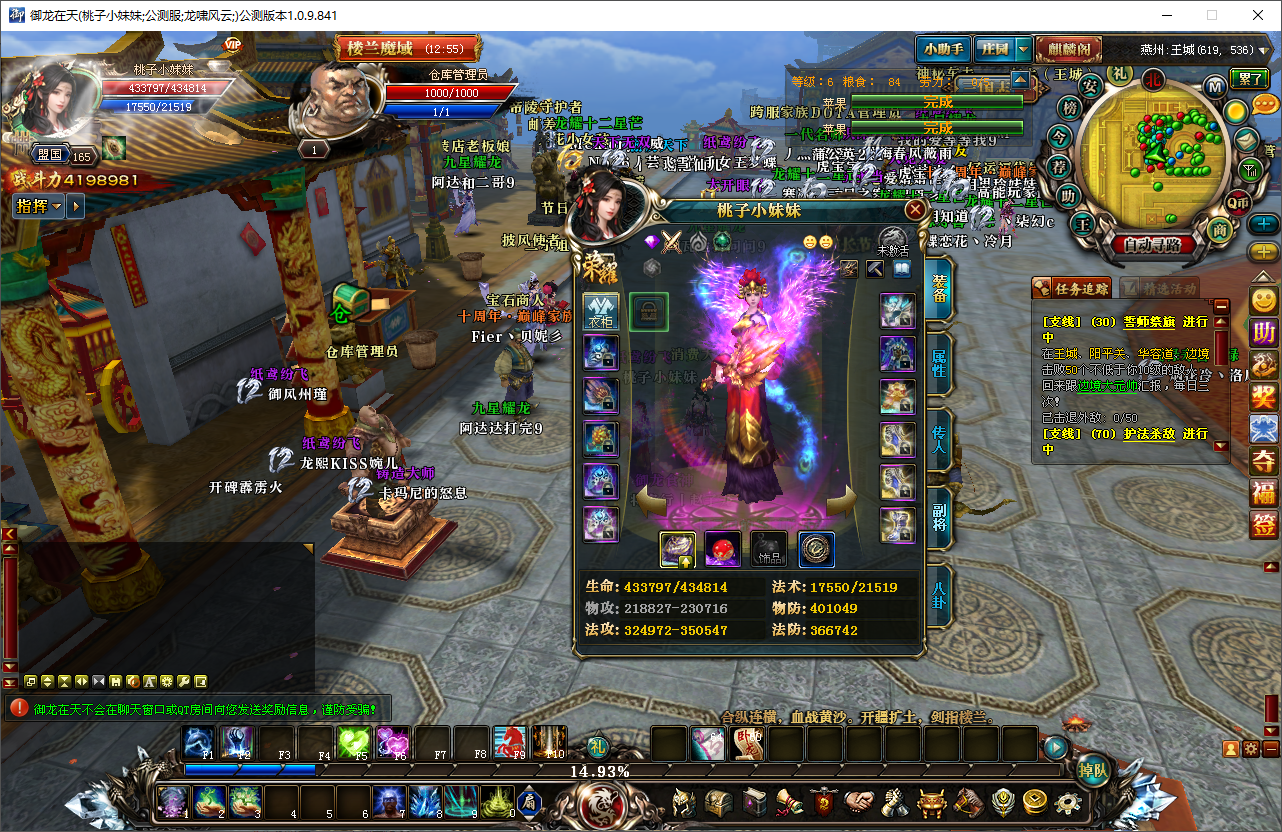Click the 累了 button

coord(1250,79)
